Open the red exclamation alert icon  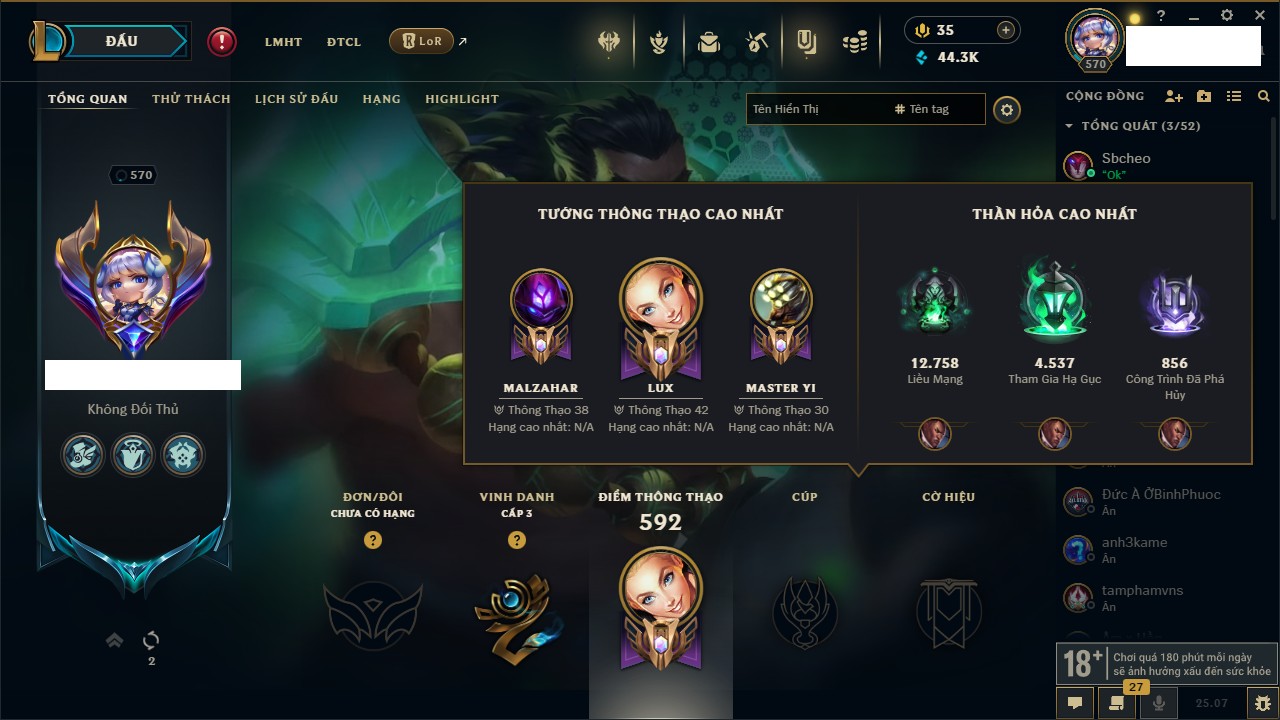point(222,42)
